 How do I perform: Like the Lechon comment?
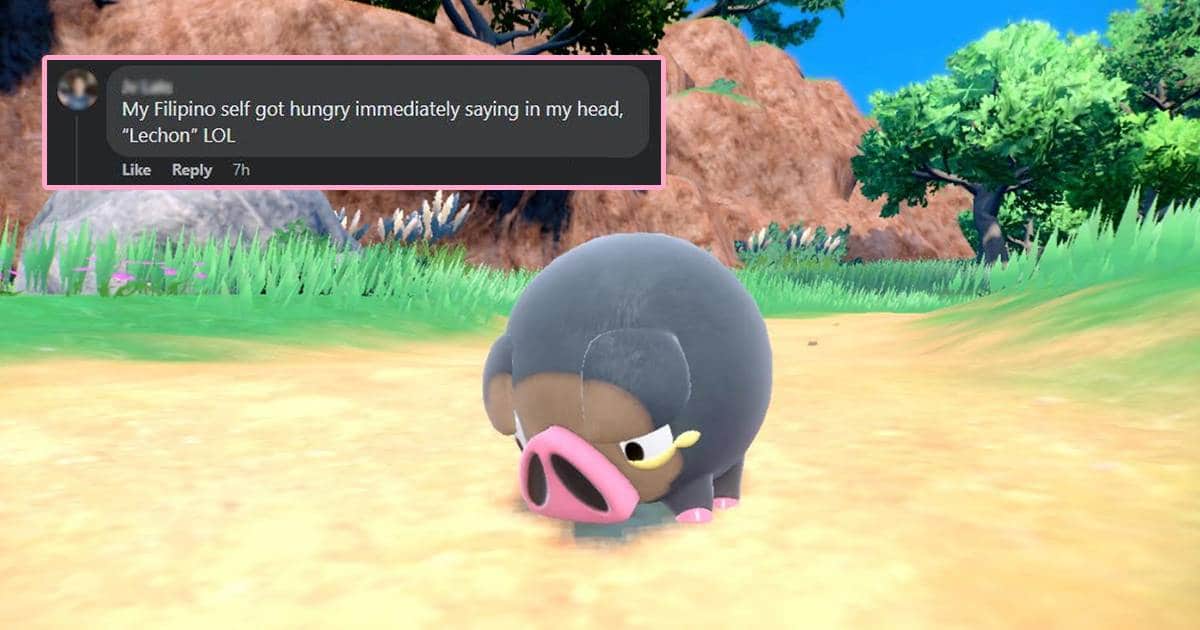(x=136, y=170)
